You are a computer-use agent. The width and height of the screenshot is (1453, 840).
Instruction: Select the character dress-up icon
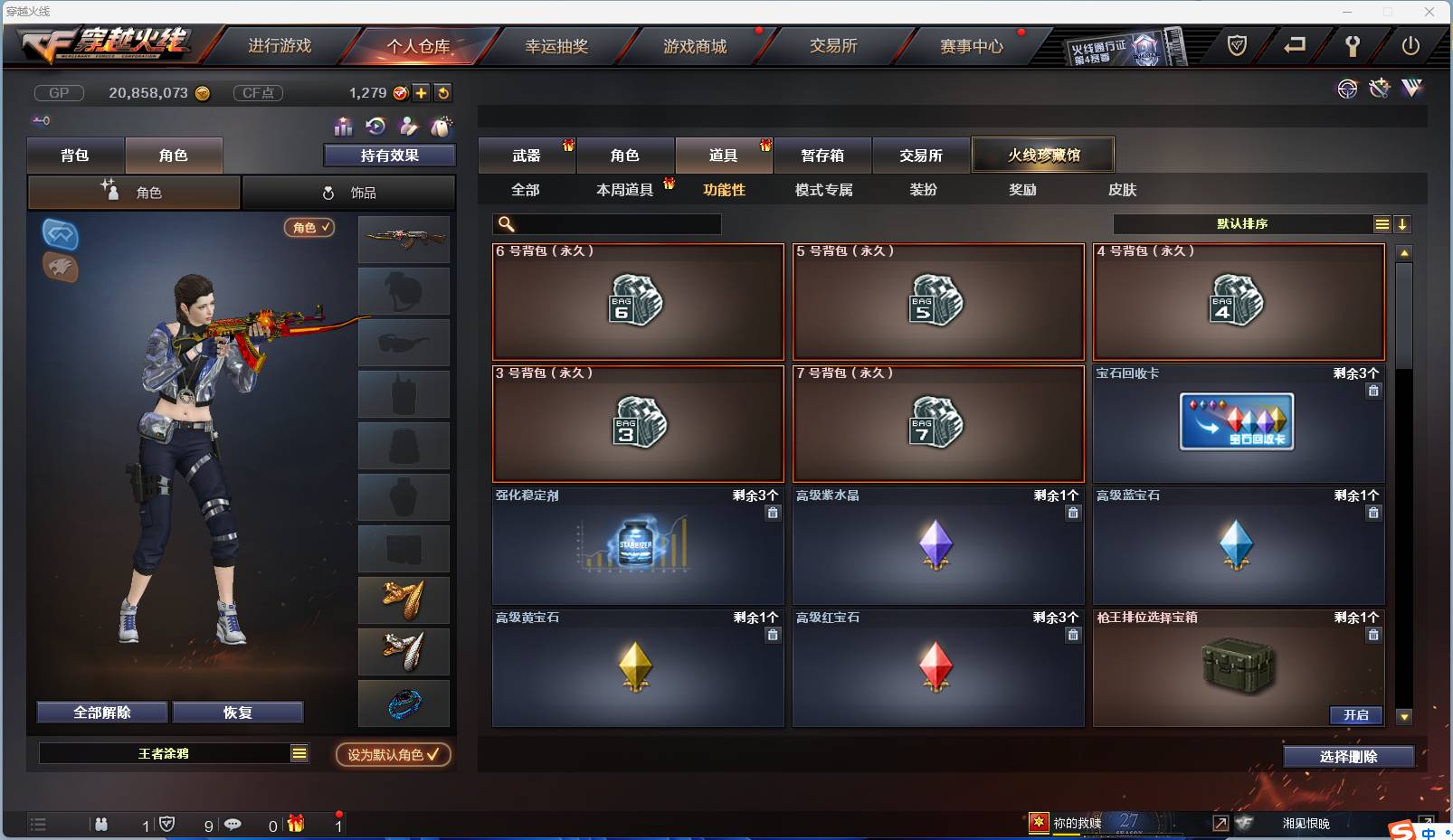(x=407, y=125)
